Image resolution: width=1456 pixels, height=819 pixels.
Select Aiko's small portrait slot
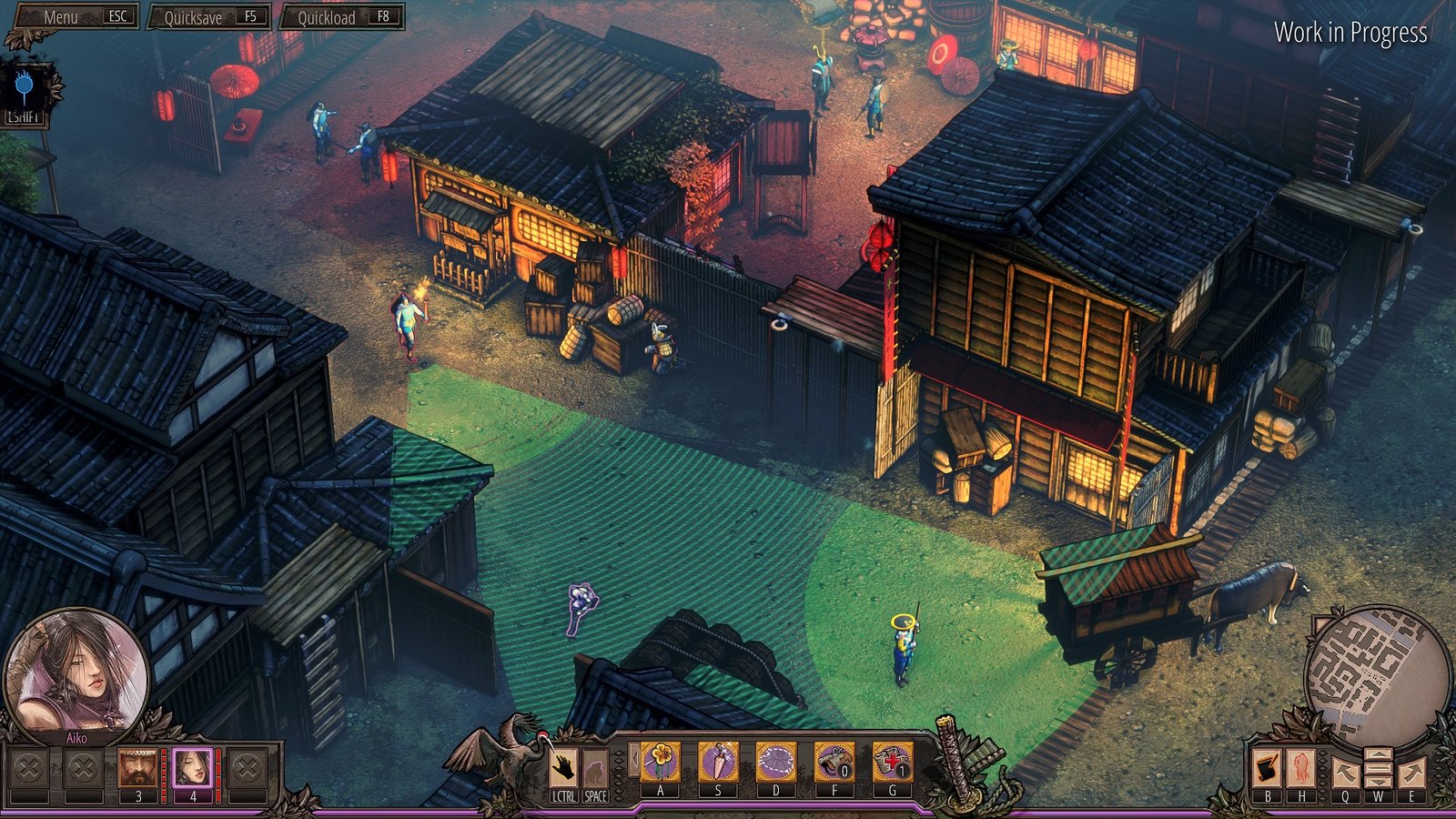(x=192, y=767)
